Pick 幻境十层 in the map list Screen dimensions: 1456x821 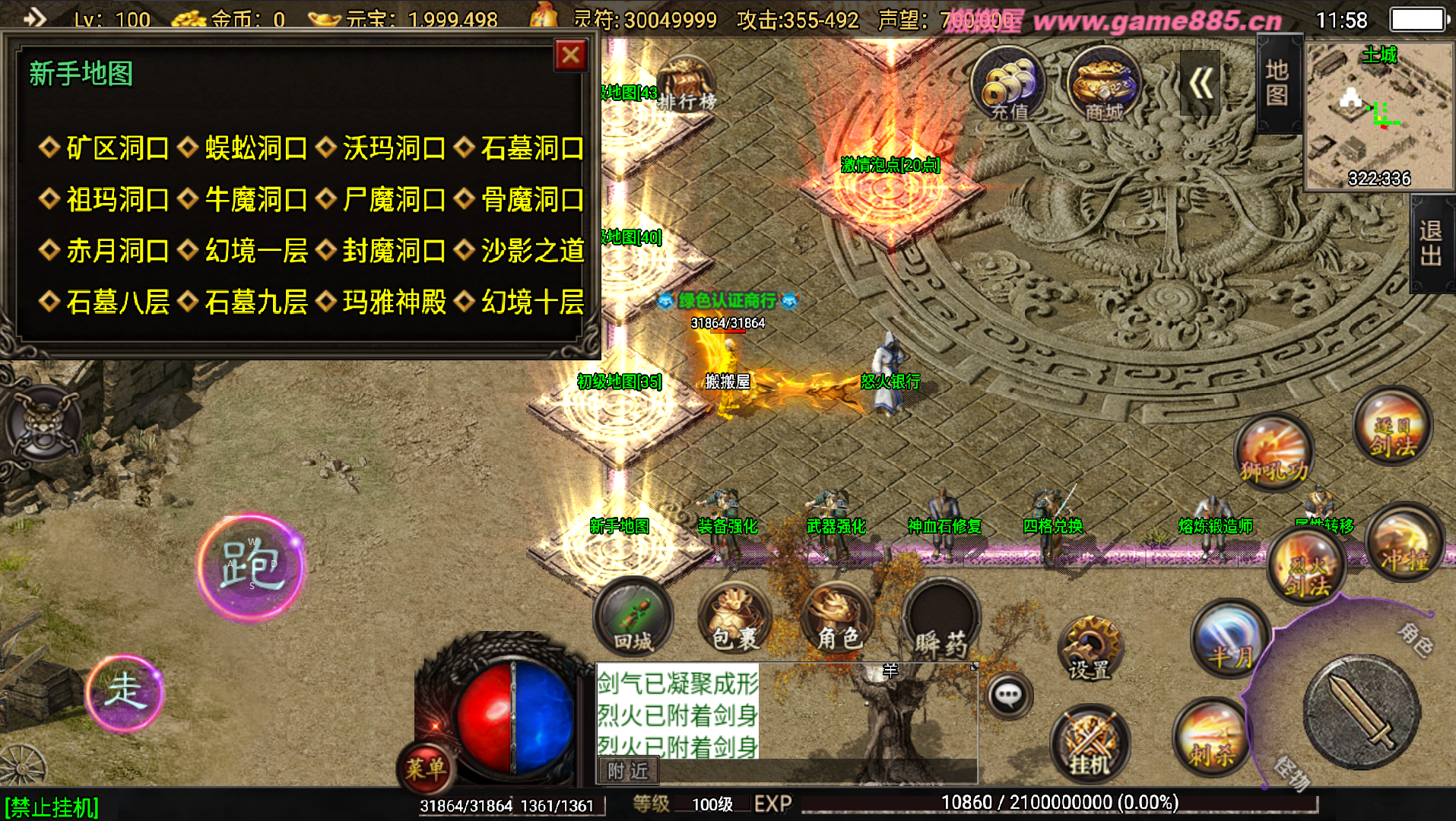tap(531, 303)
